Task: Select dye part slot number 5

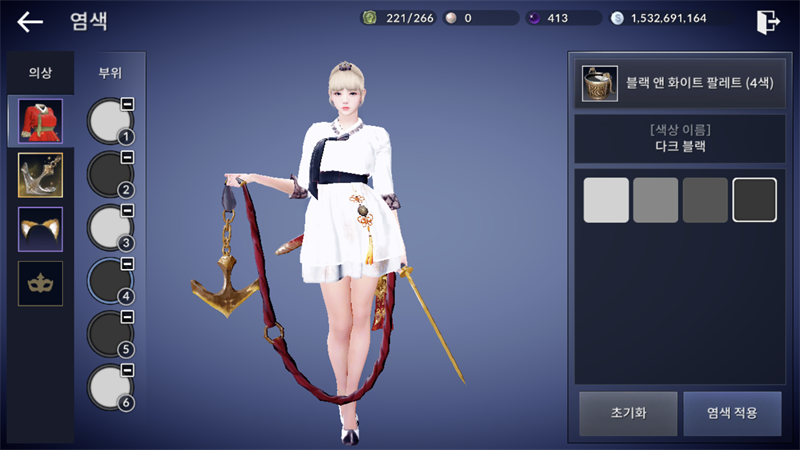Action: click(x=110, y=335)
